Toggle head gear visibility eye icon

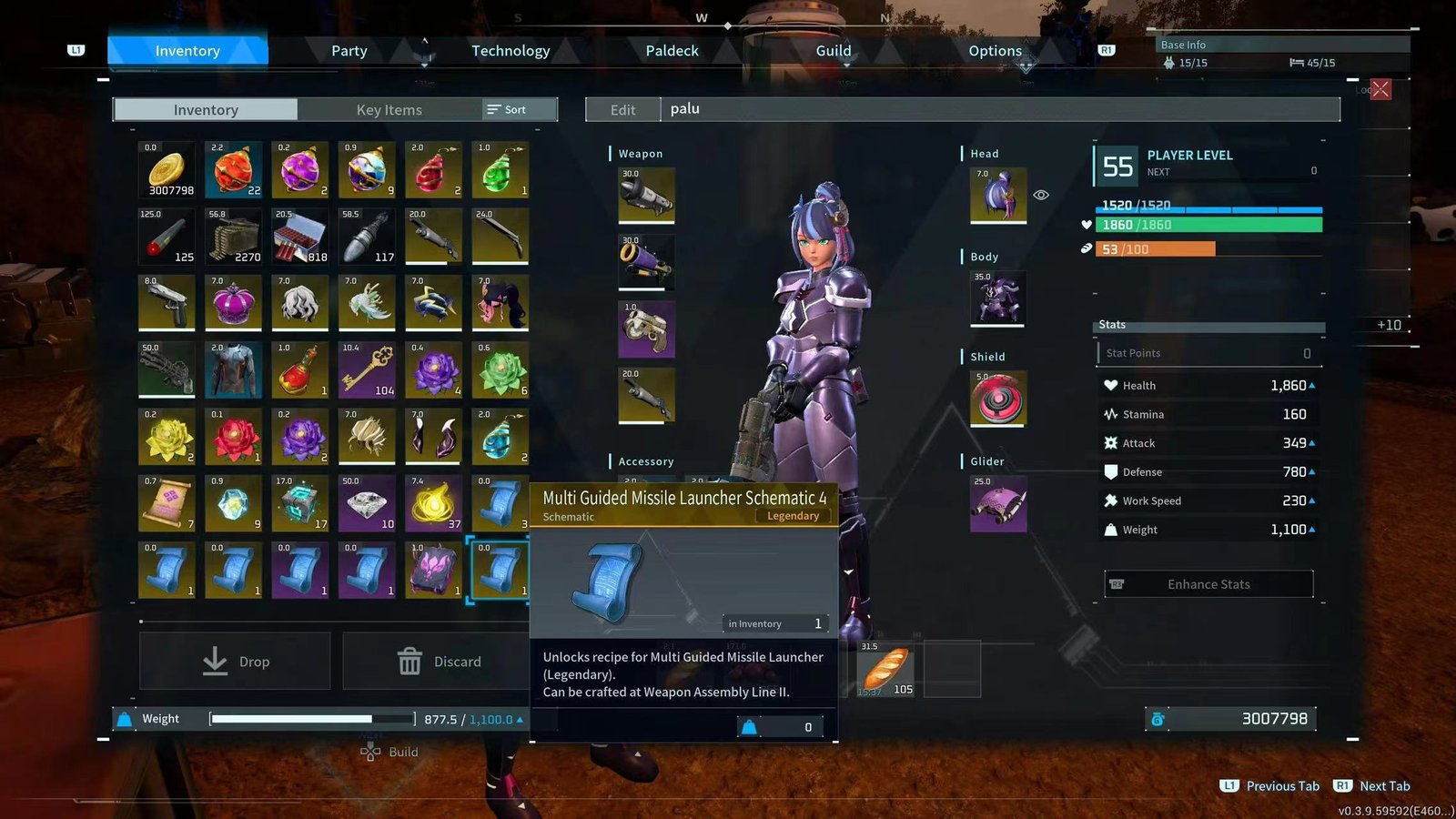1041,195
